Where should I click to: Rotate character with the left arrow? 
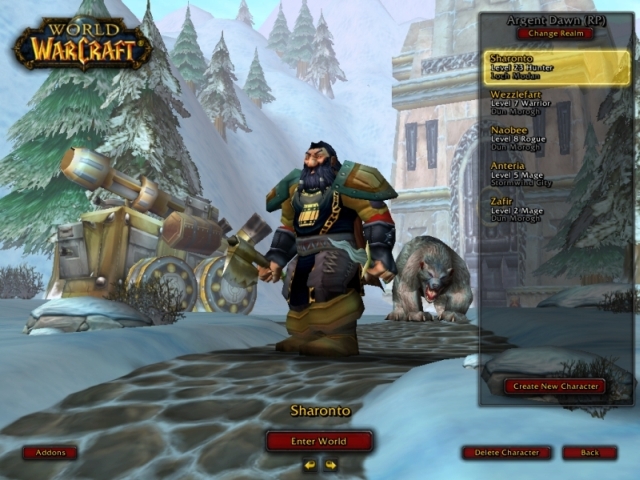click(310, 464)
